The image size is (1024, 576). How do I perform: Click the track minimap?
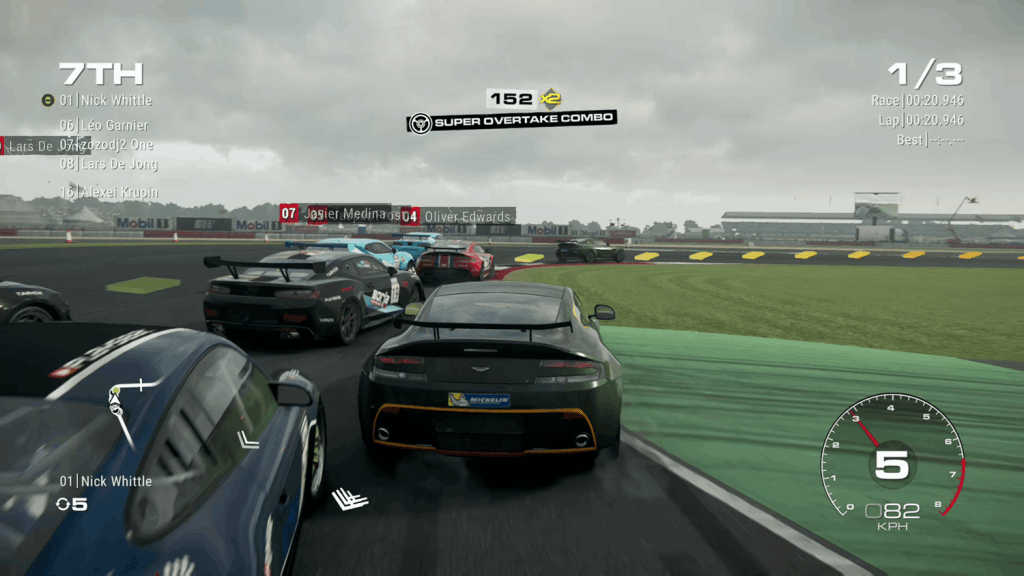click(125, 408)
